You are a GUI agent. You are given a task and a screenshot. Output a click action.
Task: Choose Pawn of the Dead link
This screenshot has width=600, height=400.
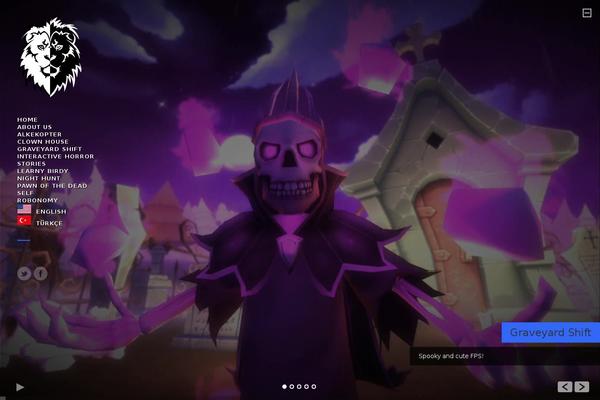coord(52,186)
